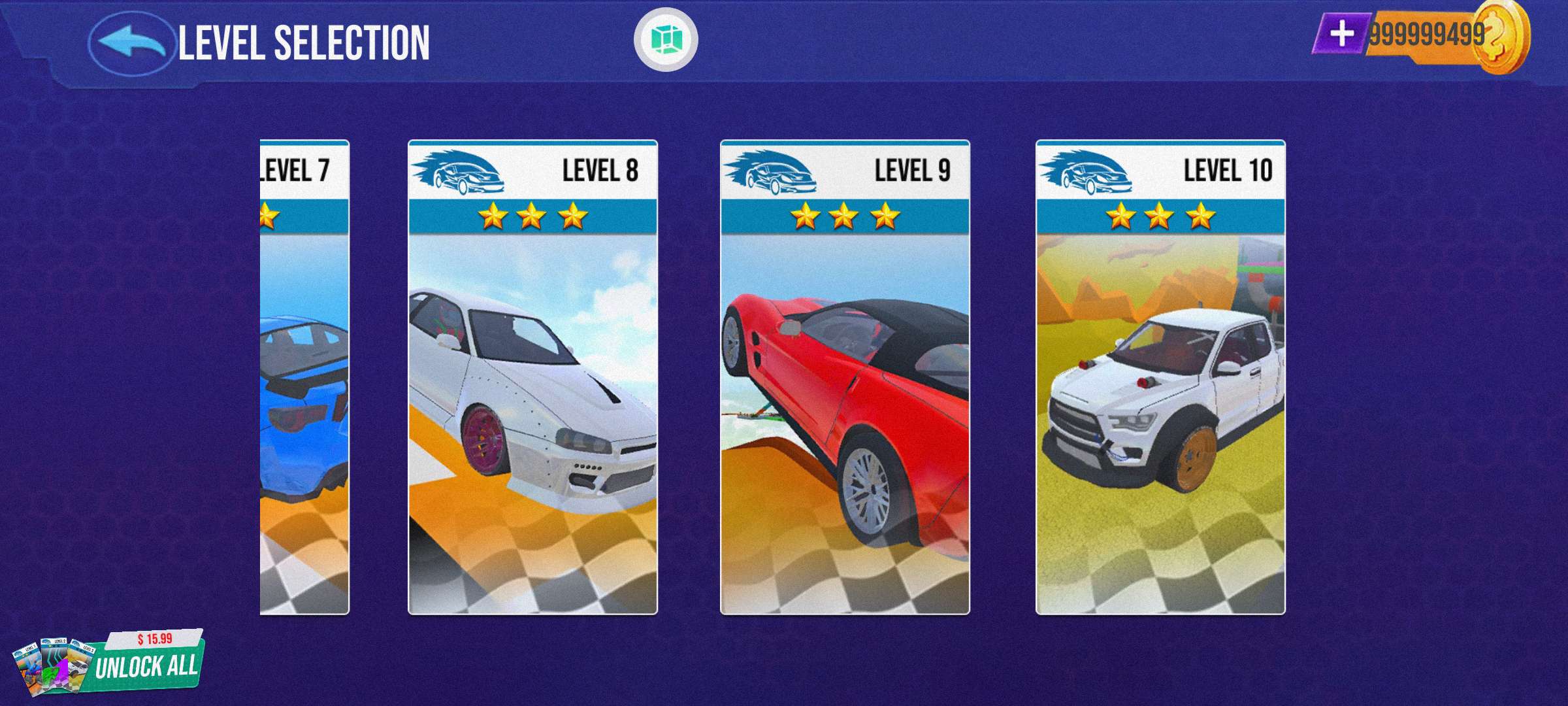The height and width of the screenshot is (706, 1568).
Task: Select the Level 8 white car card
Action: 532,377
